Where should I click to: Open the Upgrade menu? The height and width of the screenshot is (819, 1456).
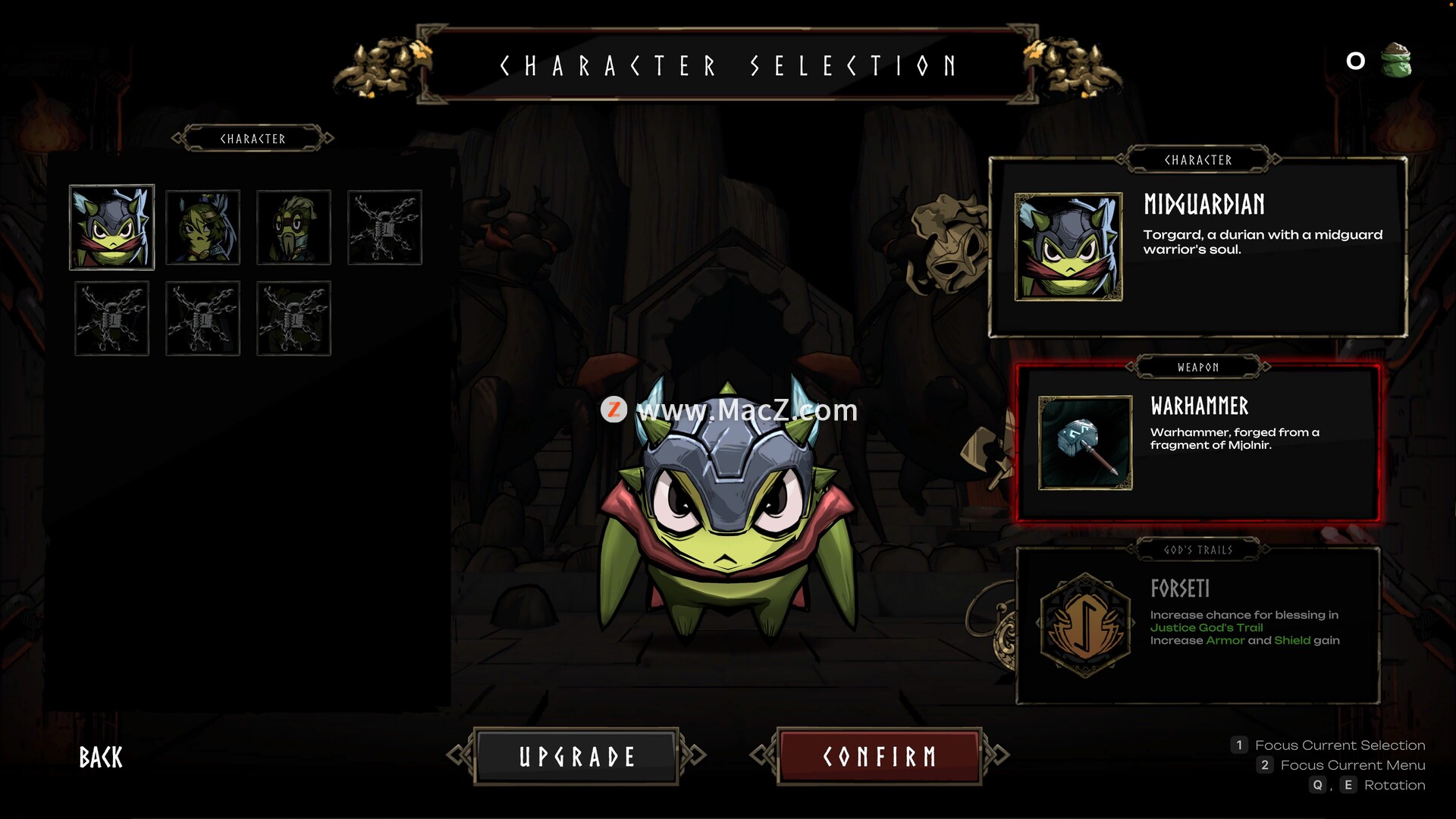(576, 756)
